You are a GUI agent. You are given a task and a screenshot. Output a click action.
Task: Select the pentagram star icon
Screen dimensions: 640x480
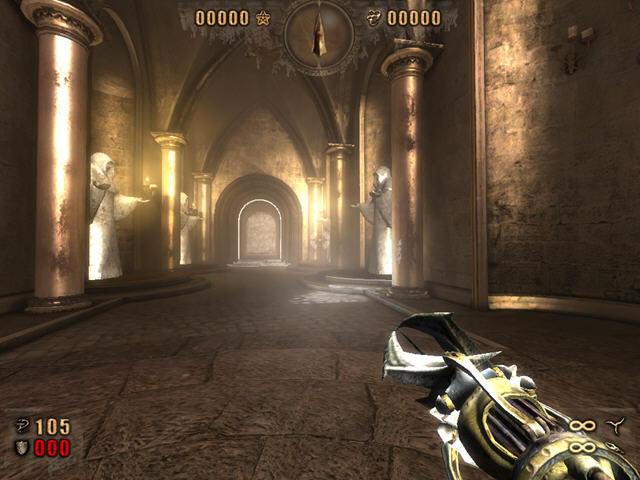(264, 18)
